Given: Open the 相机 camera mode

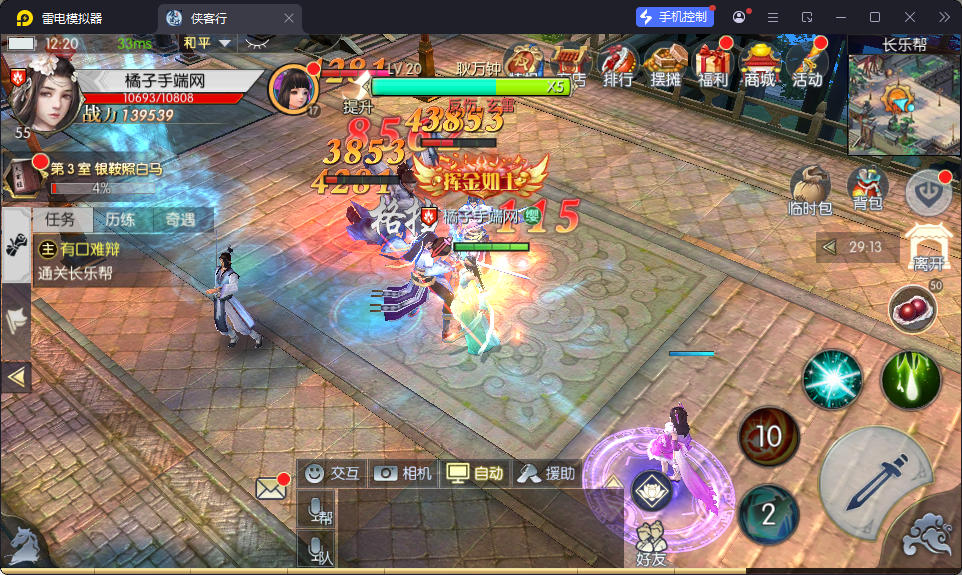Looking at the screenshot, I should (403, 473).
